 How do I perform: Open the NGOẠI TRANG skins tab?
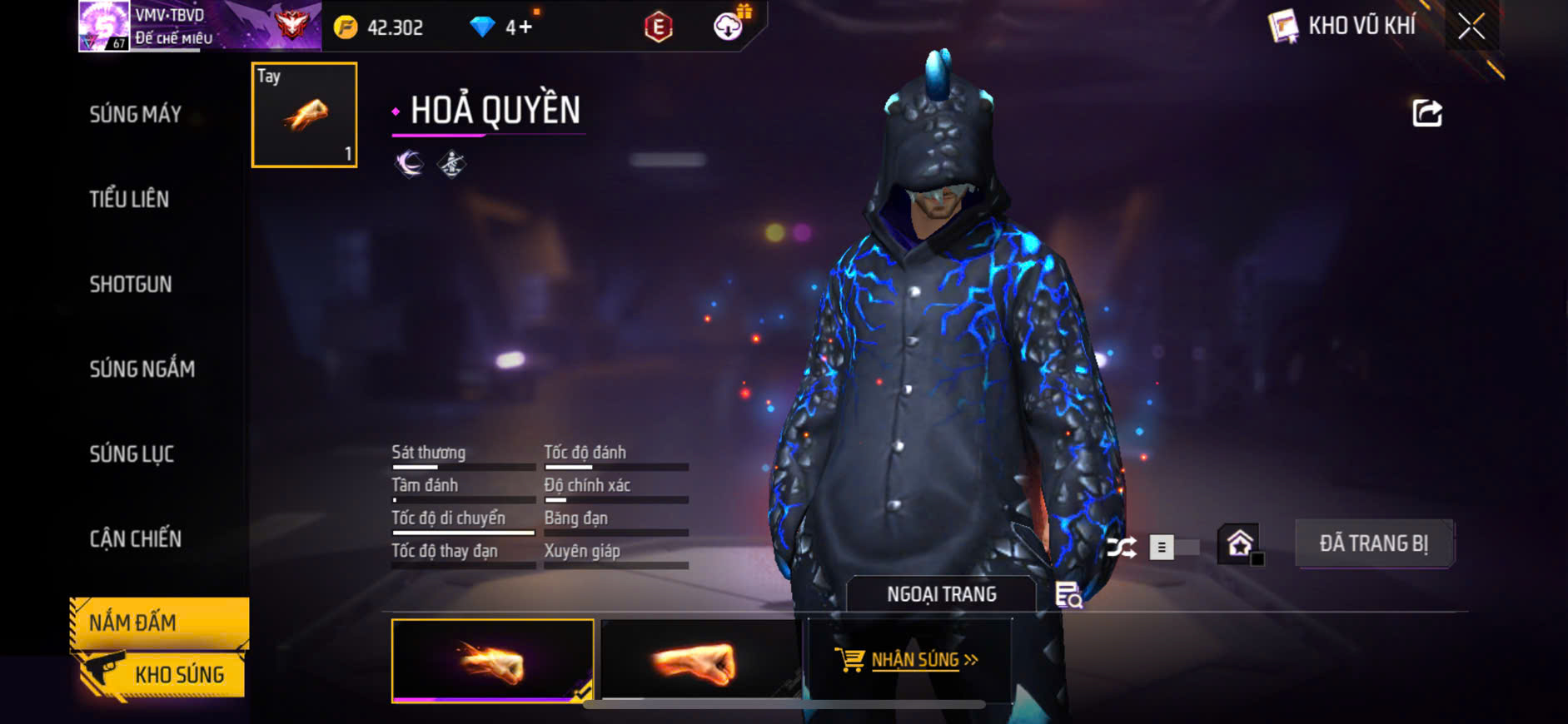point(941,594)
